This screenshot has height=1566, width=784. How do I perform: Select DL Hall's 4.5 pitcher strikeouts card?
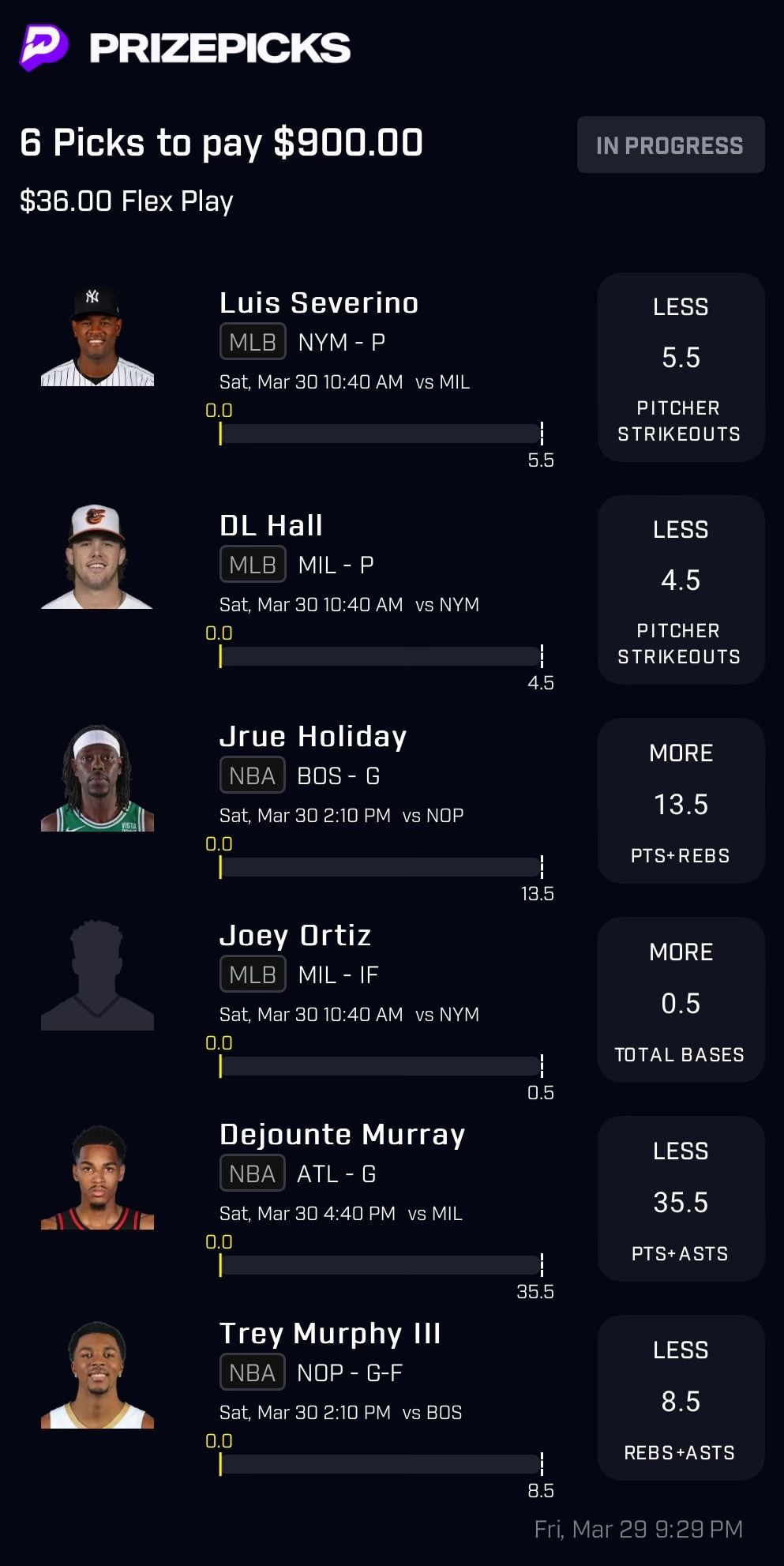click(681, 591)
